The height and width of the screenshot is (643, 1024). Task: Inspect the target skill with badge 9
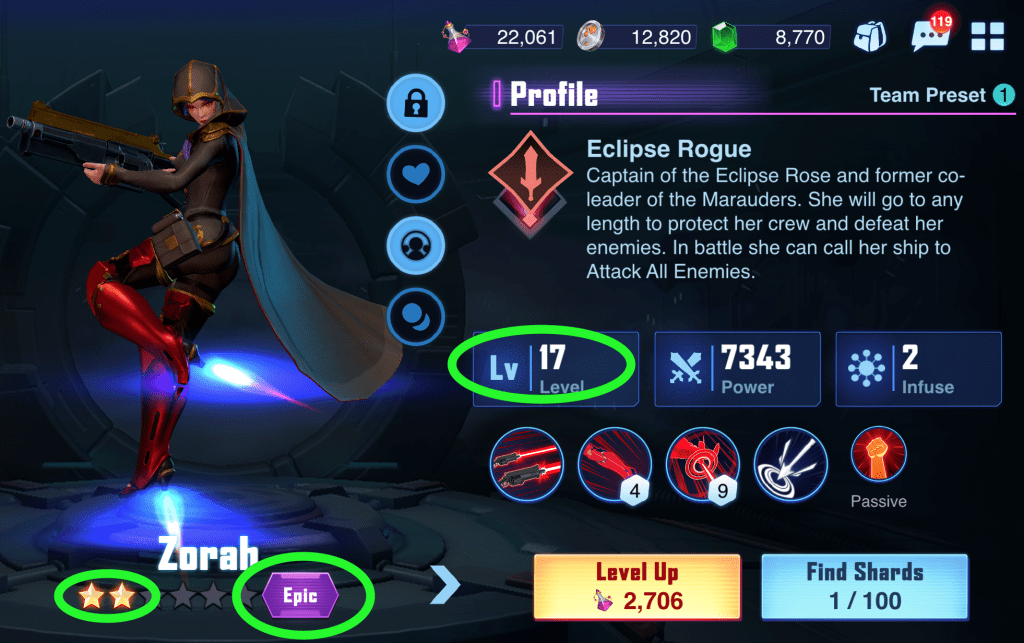(x=701, y=463)
